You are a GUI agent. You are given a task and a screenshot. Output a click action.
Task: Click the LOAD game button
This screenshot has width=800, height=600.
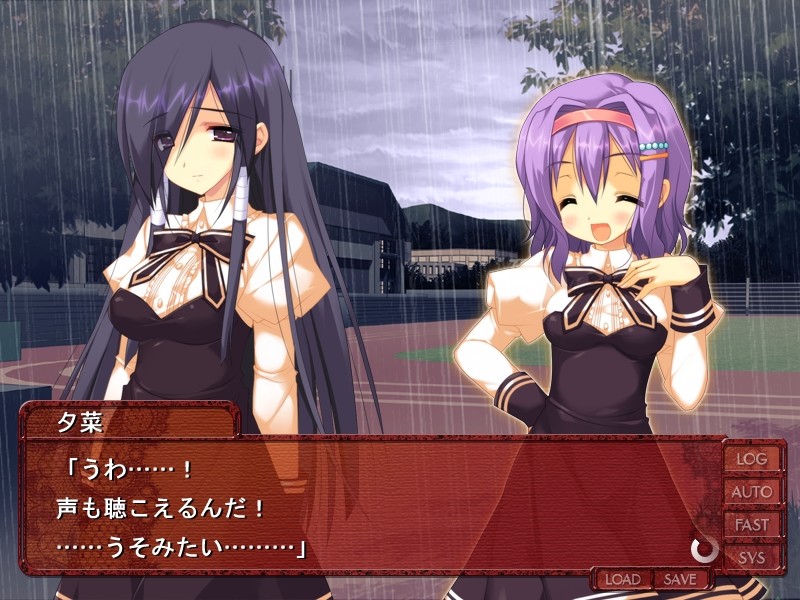pos(622,579)
